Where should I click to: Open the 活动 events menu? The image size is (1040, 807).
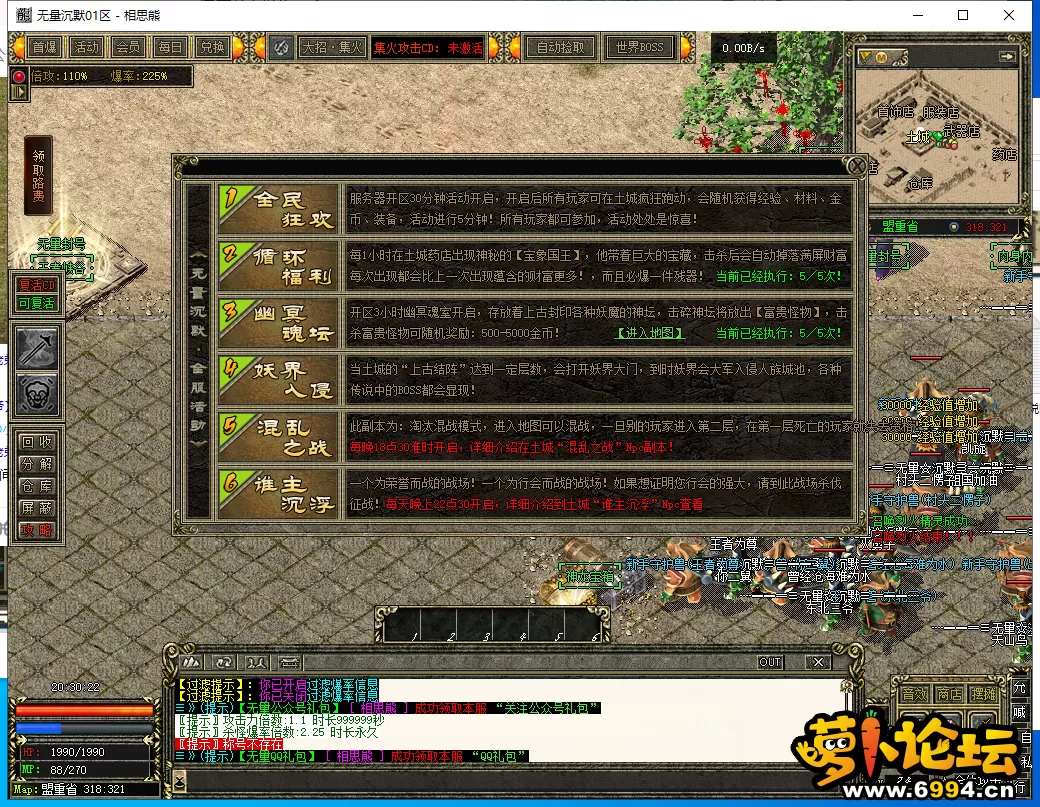[x=86, y=47]
